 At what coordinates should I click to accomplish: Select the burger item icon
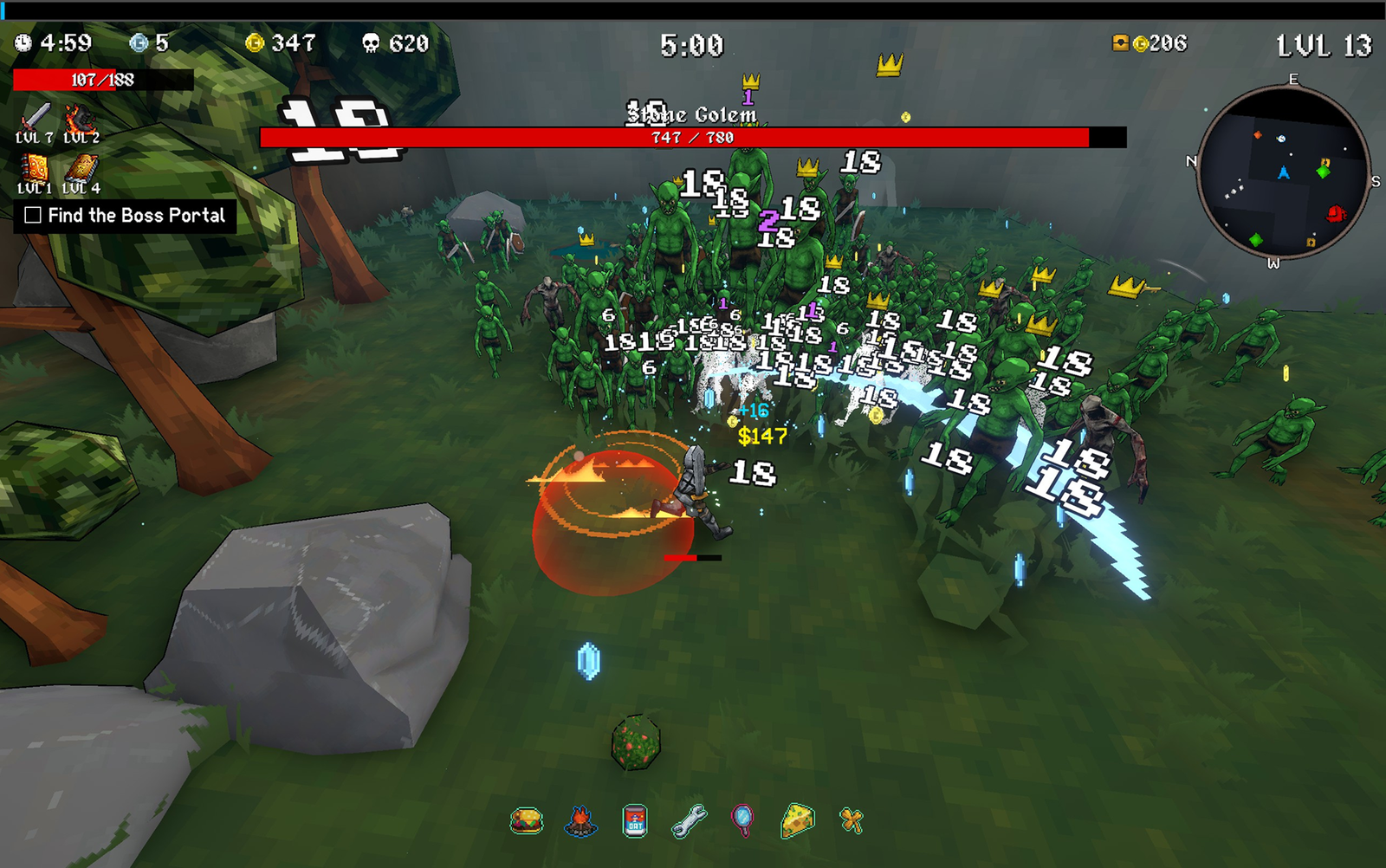[x=527, y=819]
